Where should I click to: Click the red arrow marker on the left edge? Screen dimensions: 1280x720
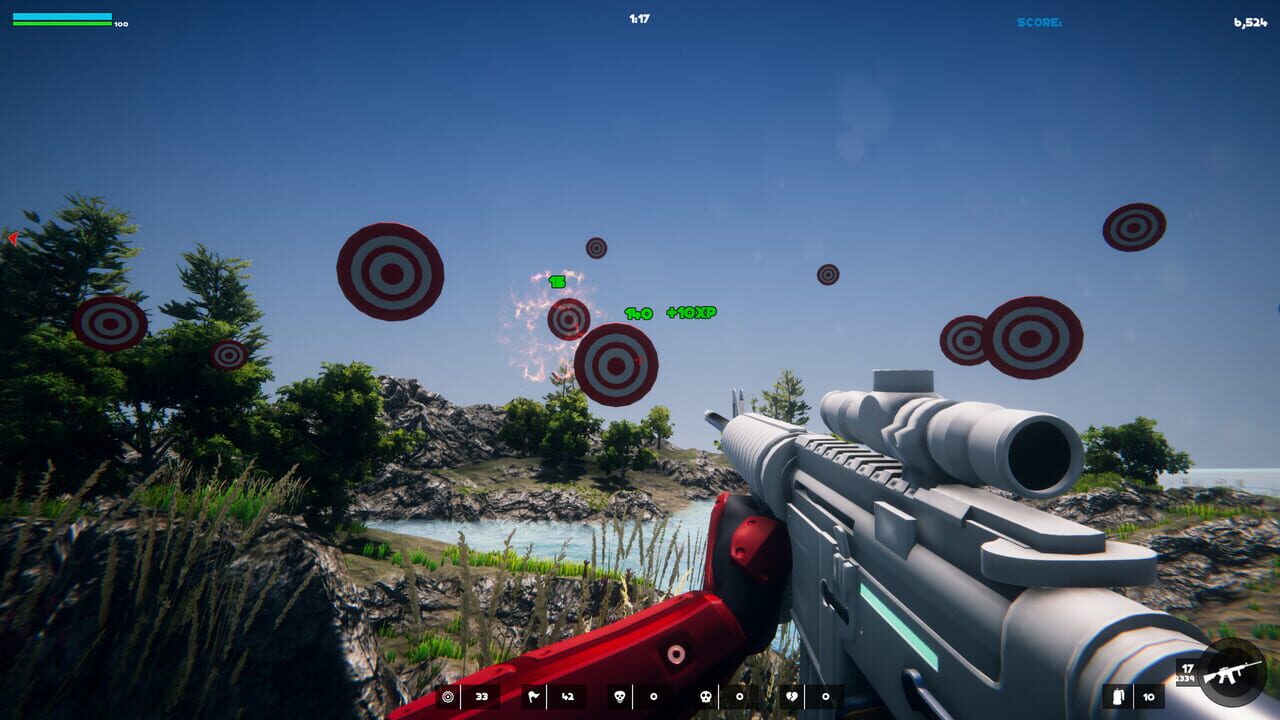(x=12, y=239)
